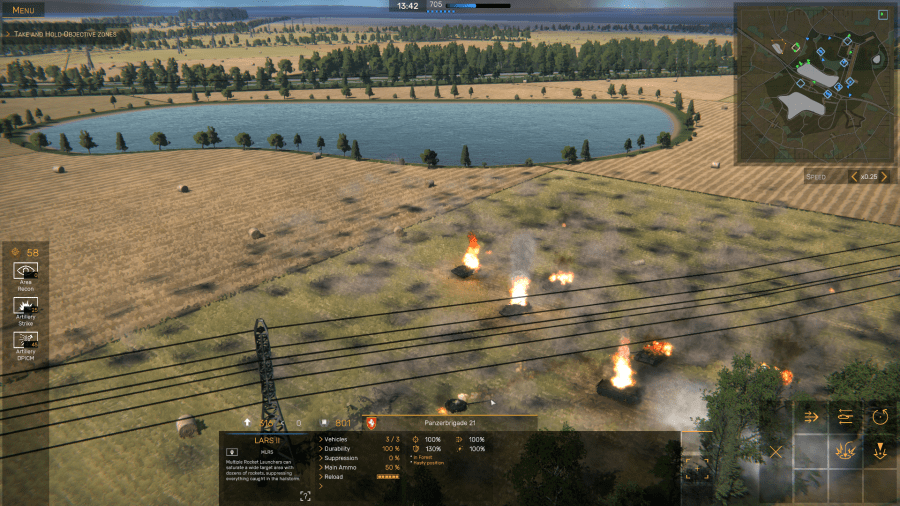Select the reverse move order with opposing arrows
This screenshot has width=900, height=506.
(x=845, y=418)
